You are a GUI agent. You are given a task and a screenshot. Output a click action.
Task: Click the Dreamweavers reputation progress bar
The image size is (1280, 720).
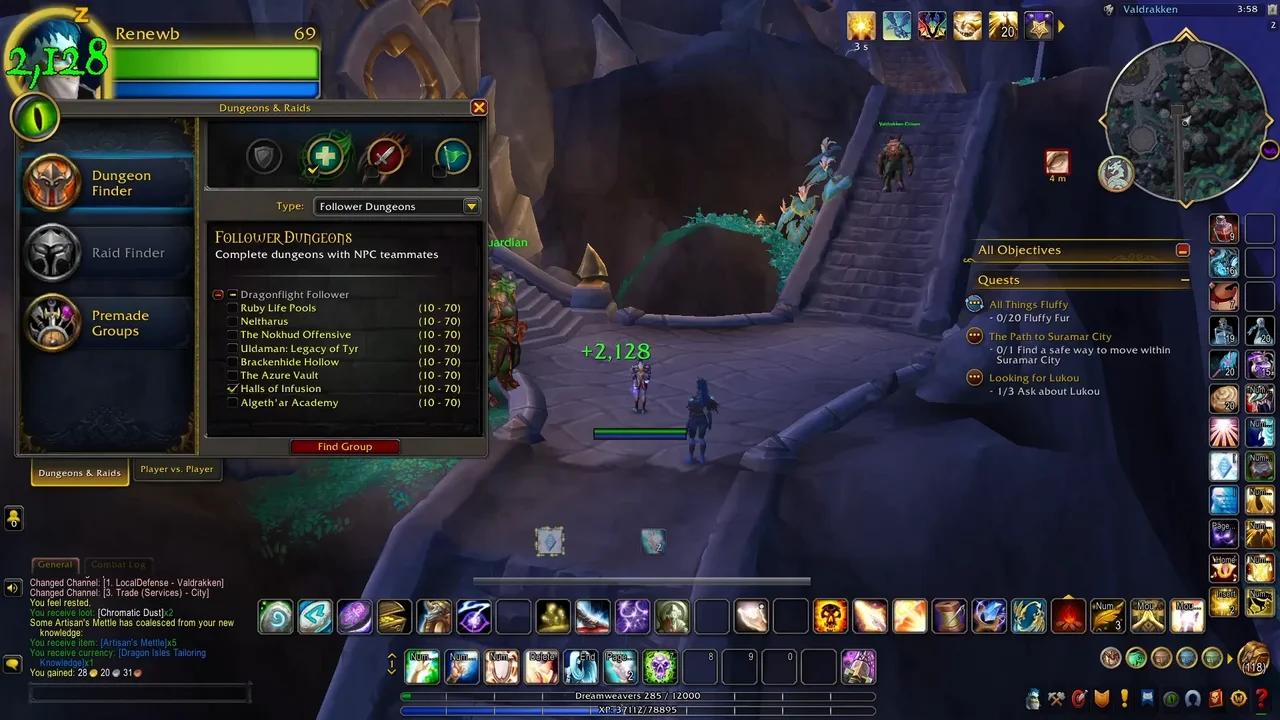click(x=640, y=696)
